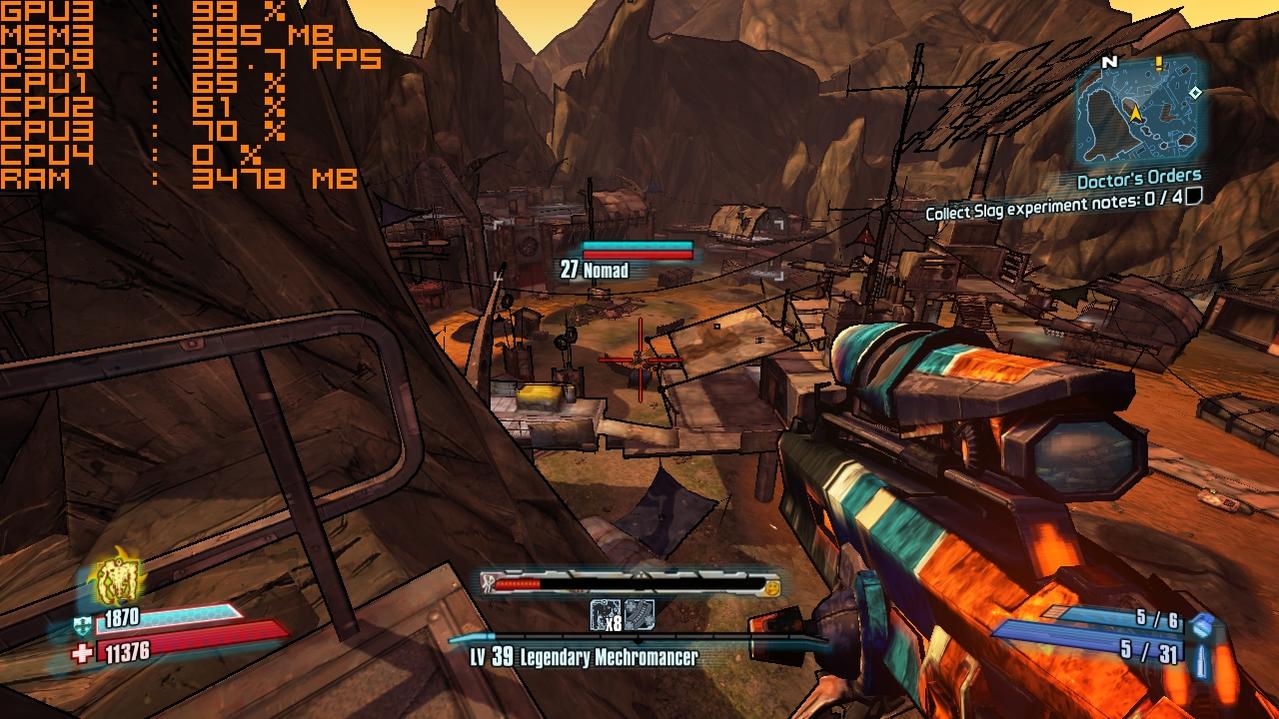Click the yellow exclamation marker on minimap

[x=1158, y=63]
